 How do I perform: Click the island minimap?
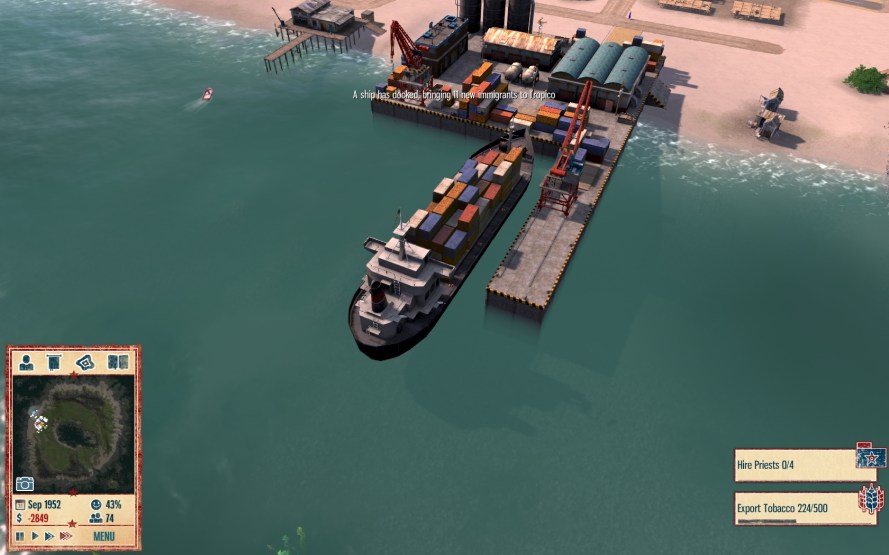[x=74, y=432]
